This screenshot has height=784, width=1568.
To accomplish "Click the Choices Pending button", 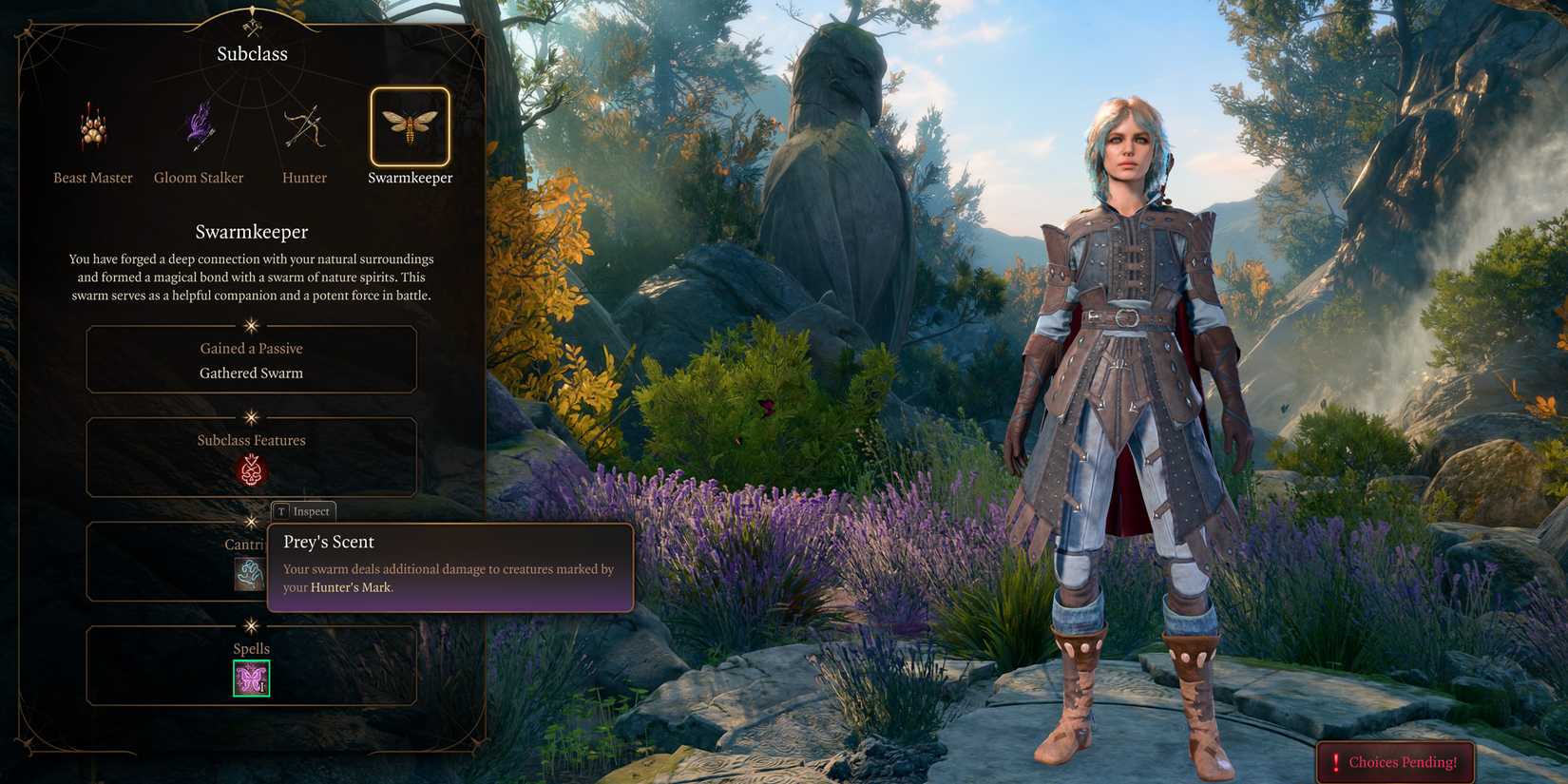I will [x=1395, y=761].
